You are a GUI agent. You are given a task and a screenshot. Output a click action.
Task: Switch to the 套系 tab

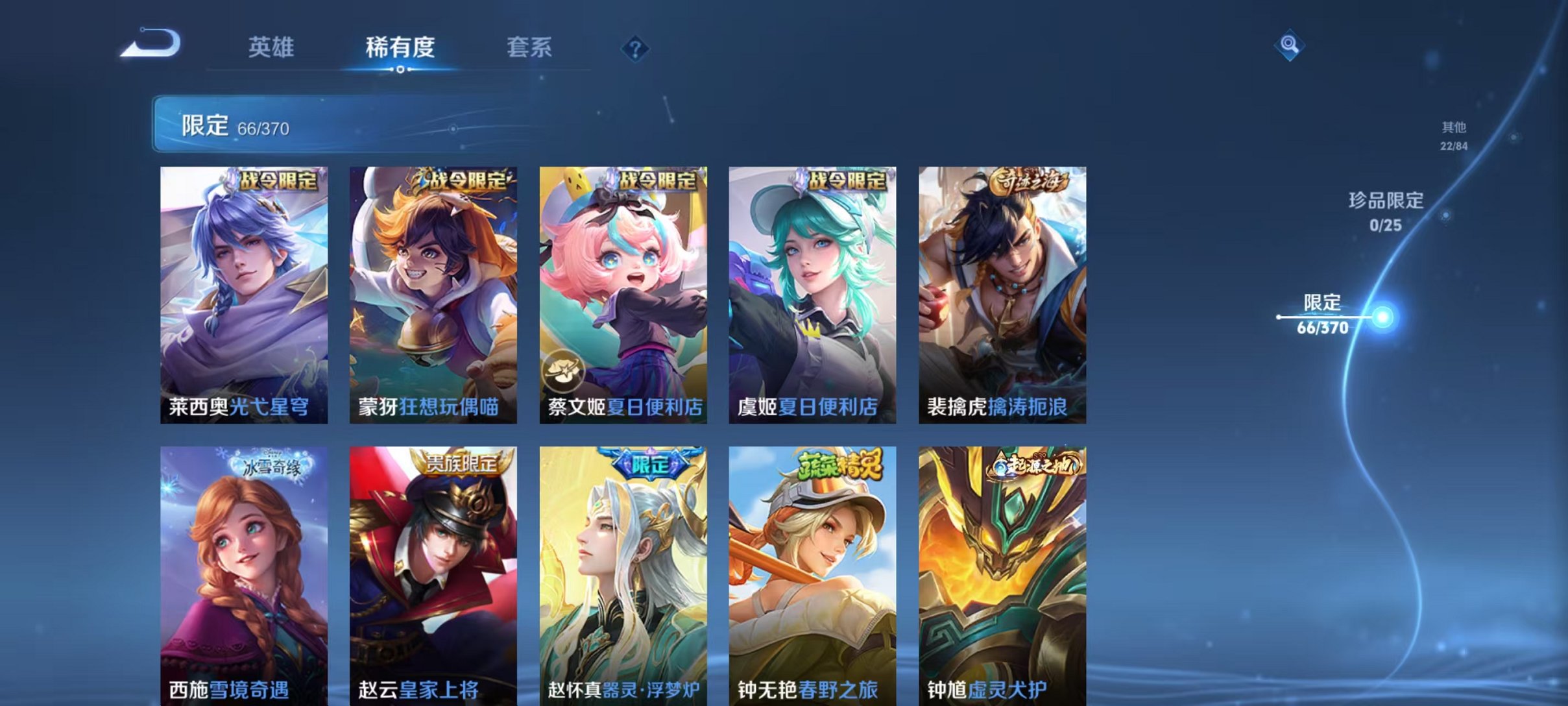530,47
